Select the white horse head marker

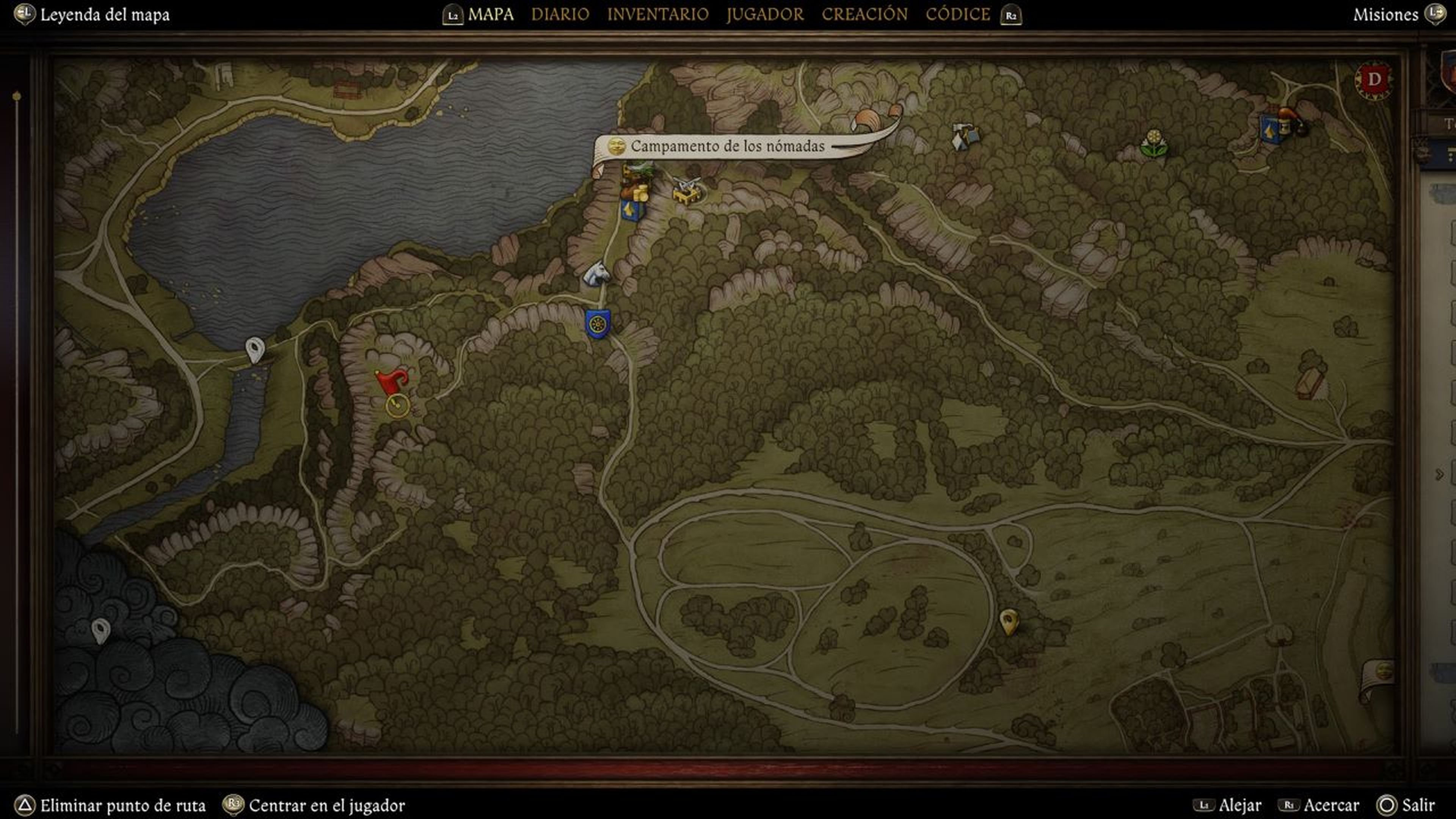[x=597, y=274]
